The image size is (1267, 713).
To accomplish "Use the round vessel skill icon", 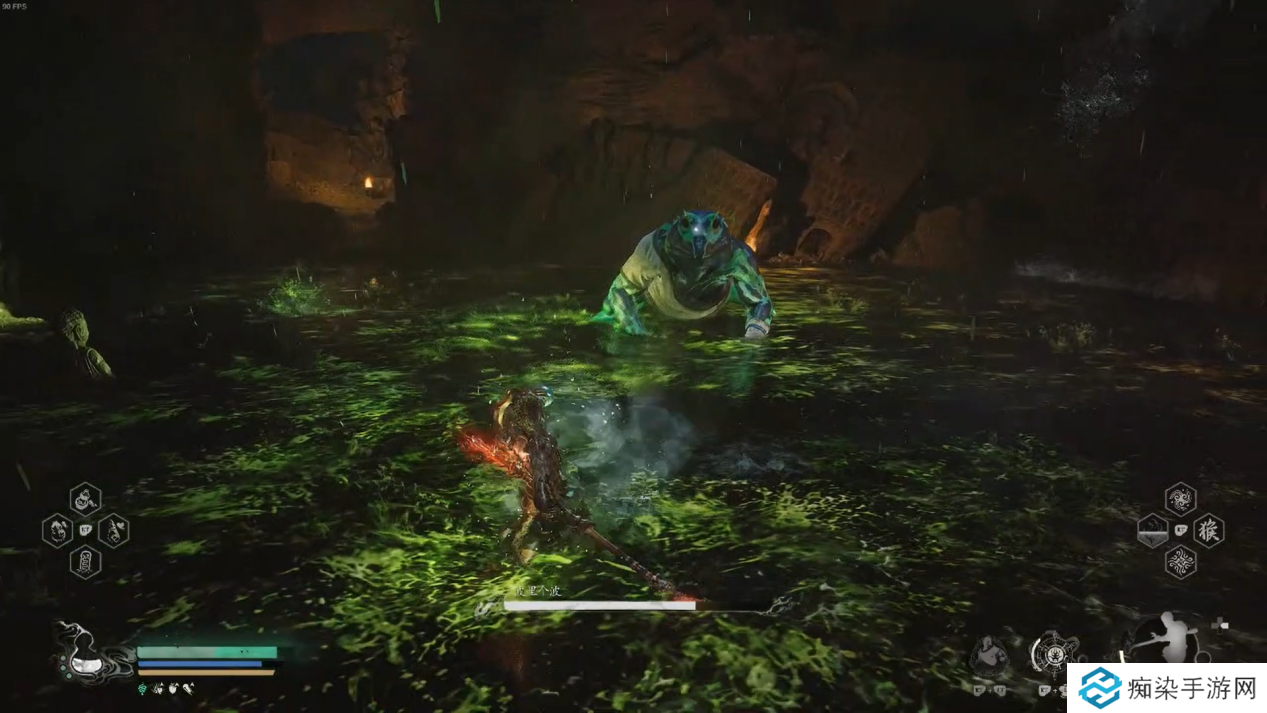I will click(x=1053, y=655).
